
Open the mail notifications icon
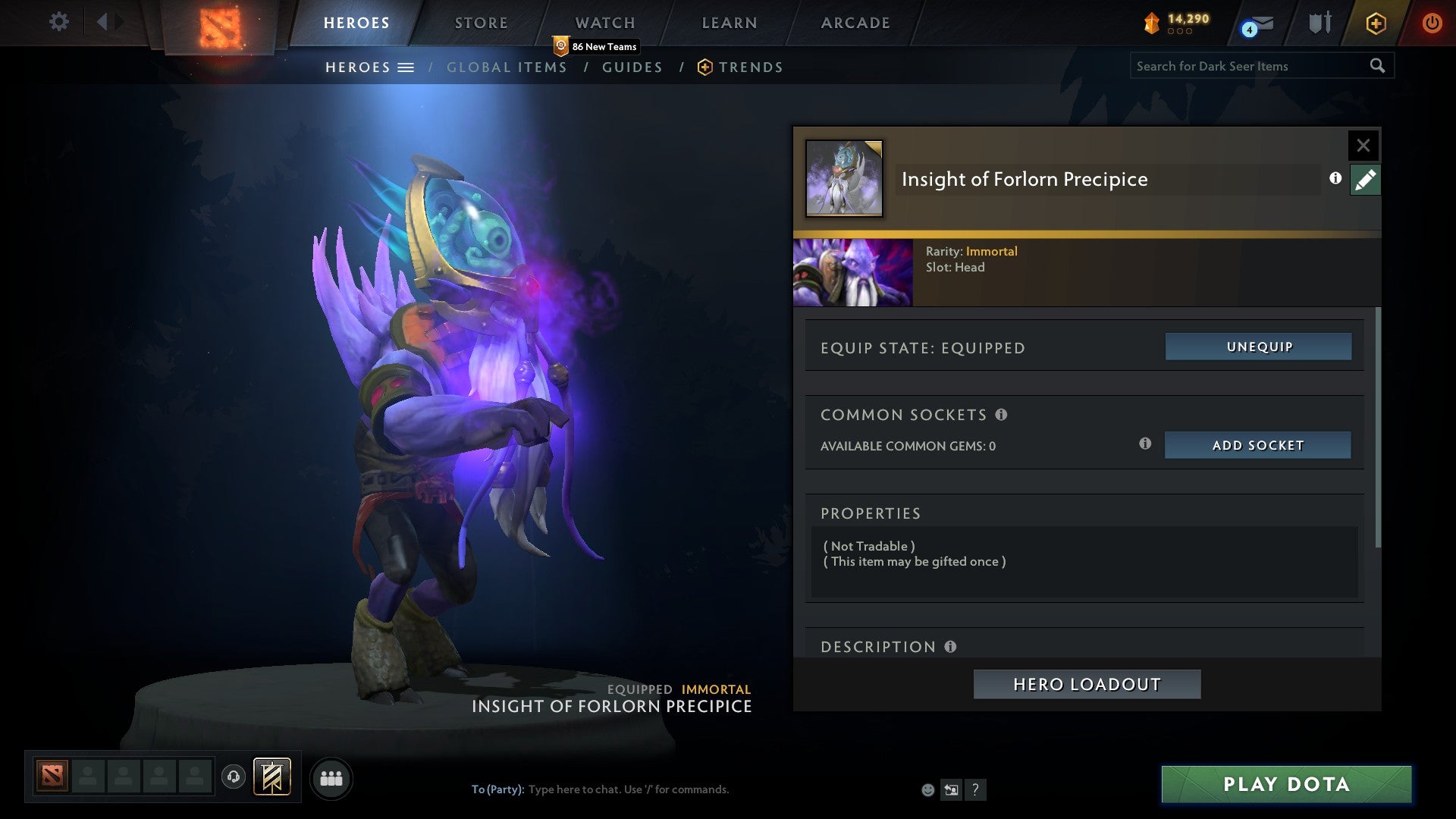click(1259, 25)
